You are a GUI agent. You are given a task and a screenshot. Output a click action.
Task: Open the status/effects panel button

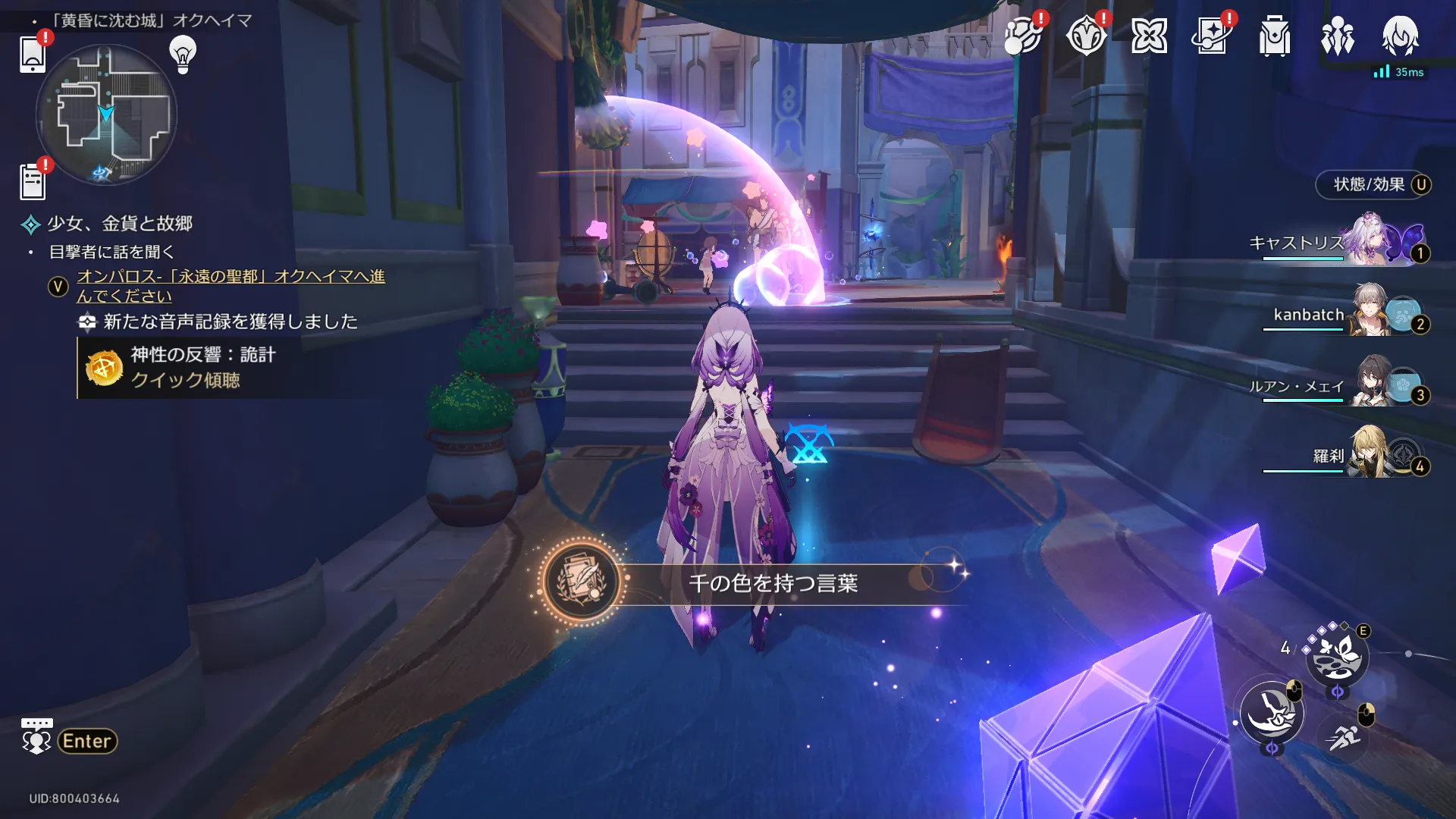click(x=1373, y=184)
